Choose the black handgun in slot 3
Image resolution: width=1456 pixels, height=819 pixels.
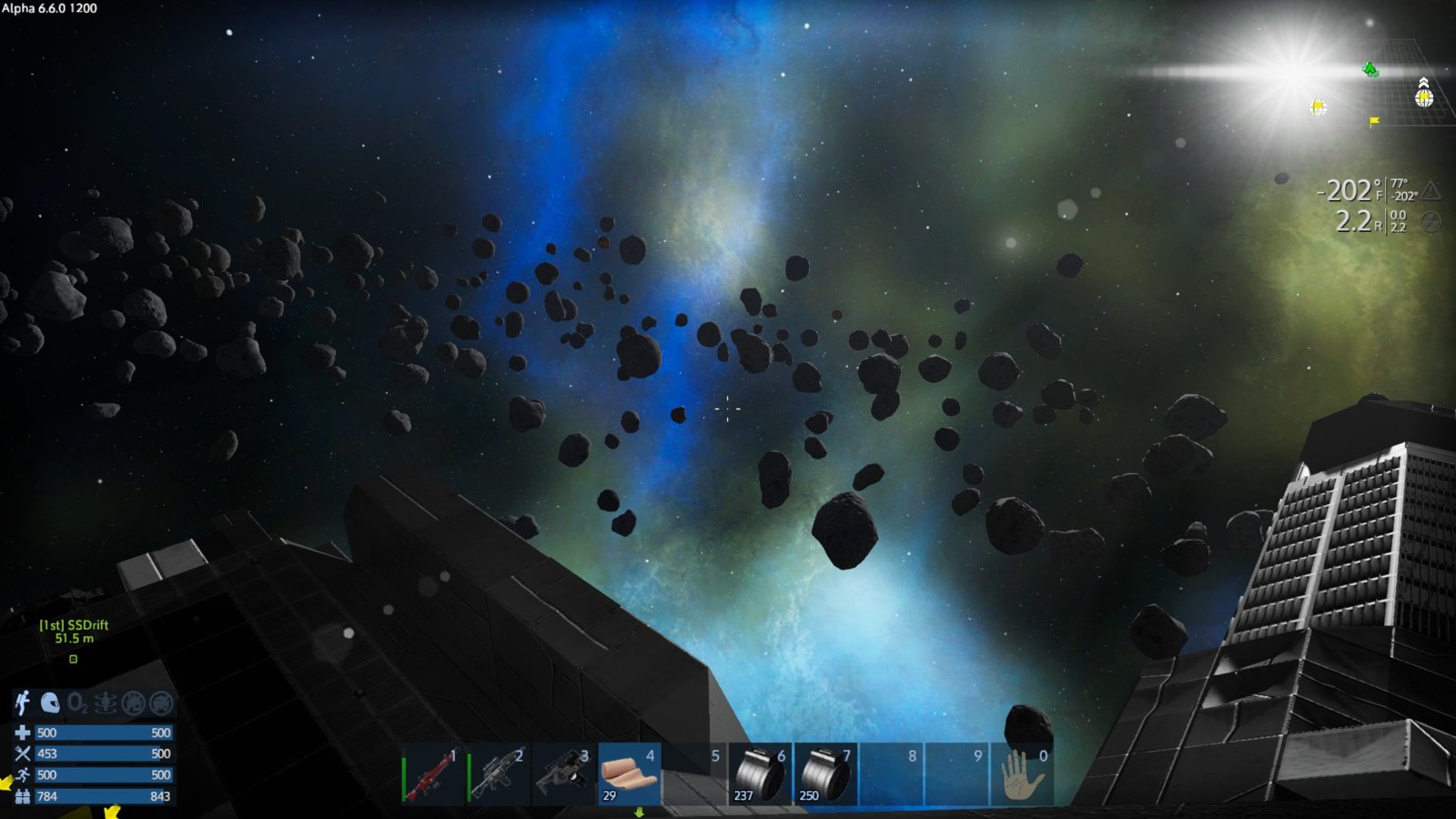[564, 774]
